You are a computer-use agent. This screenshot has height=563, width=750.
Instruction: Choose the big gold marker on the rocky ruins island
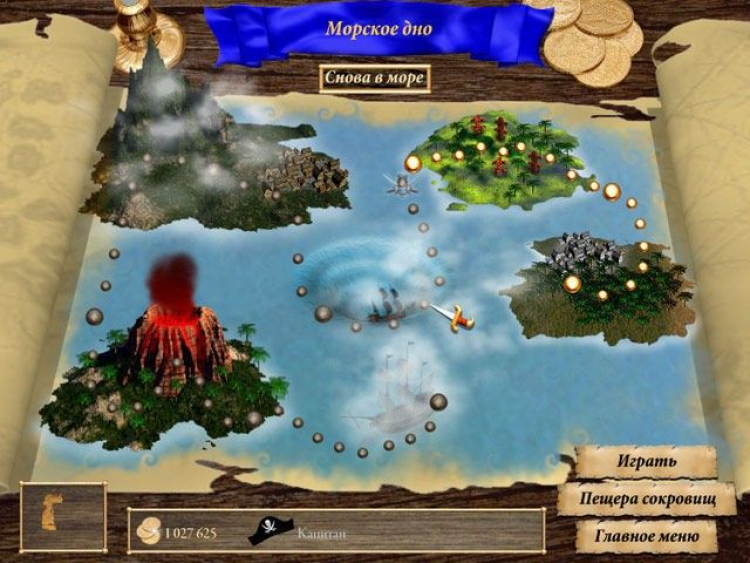coord(572,284)
